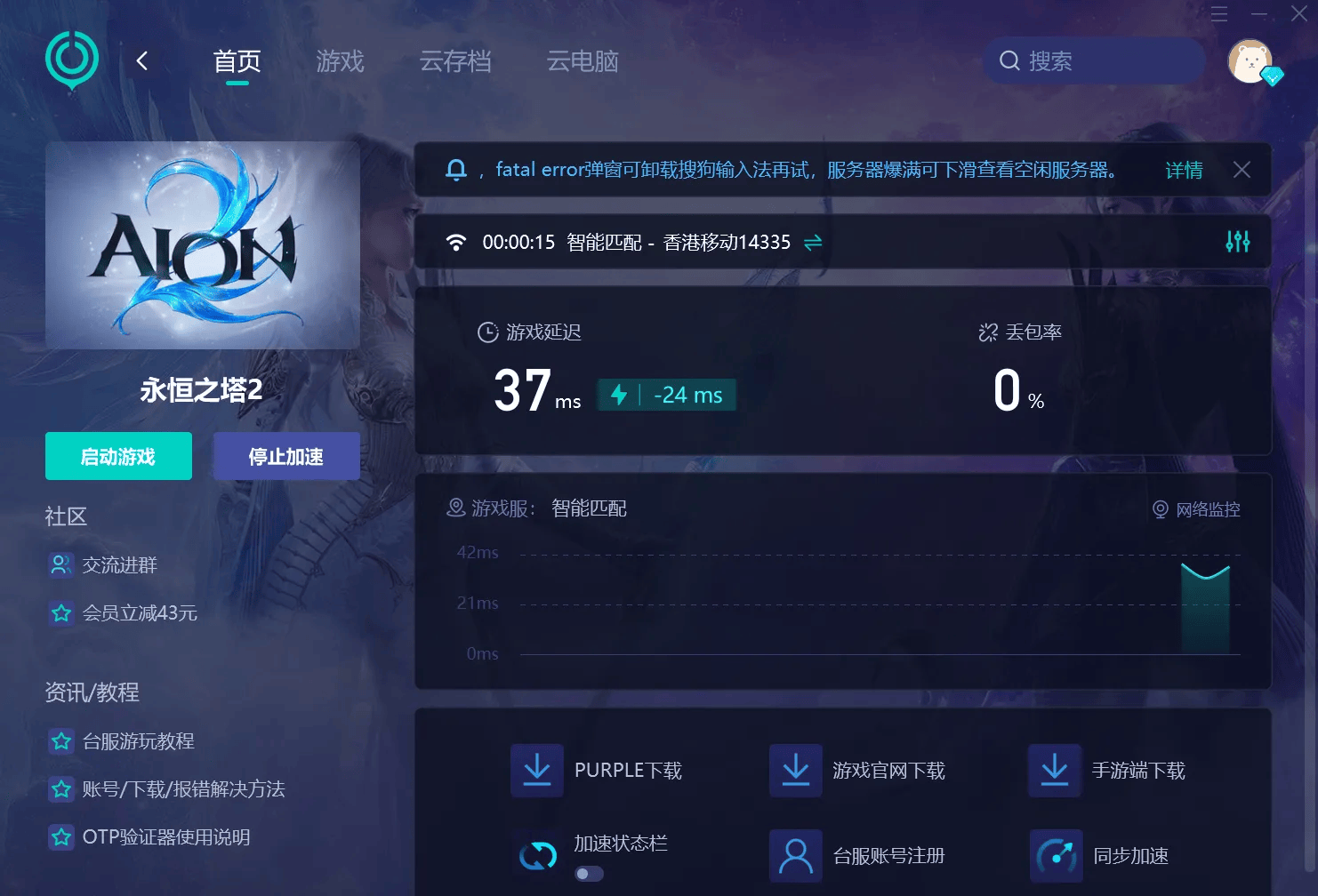
Task: Enable the 加速状态栏 switch
Action: pyautogui.click(x=588, y=874)
